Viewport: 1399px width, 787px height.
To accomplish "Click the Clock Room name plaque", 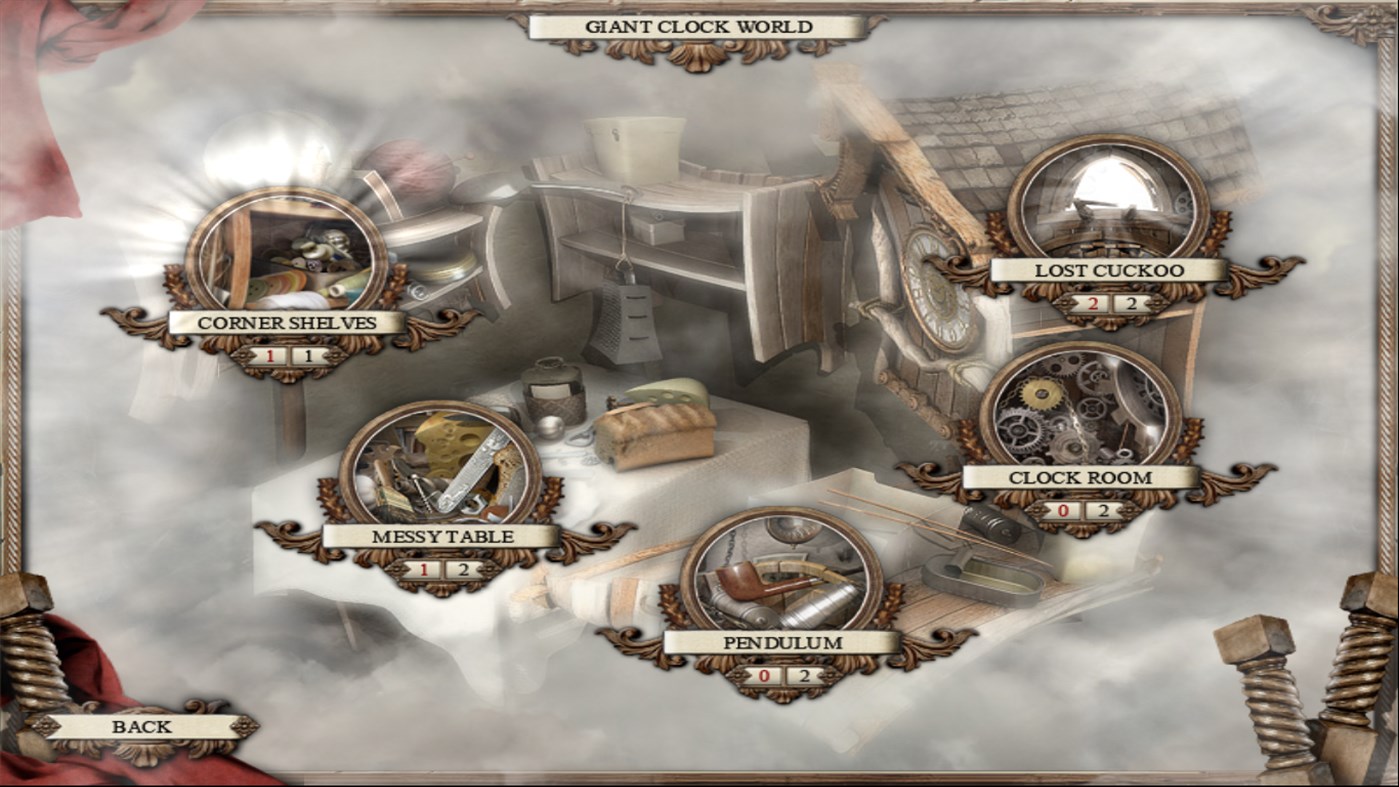I will (x=1081, y=479).
